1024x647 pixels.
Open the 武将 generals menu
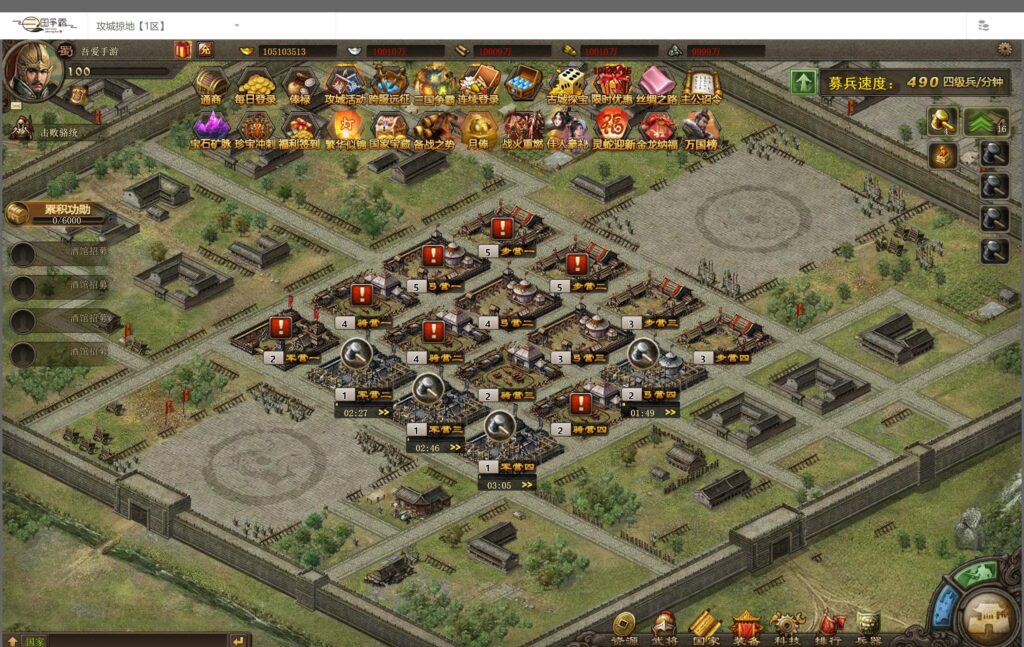pyautogui.click(x=664, y=627)
